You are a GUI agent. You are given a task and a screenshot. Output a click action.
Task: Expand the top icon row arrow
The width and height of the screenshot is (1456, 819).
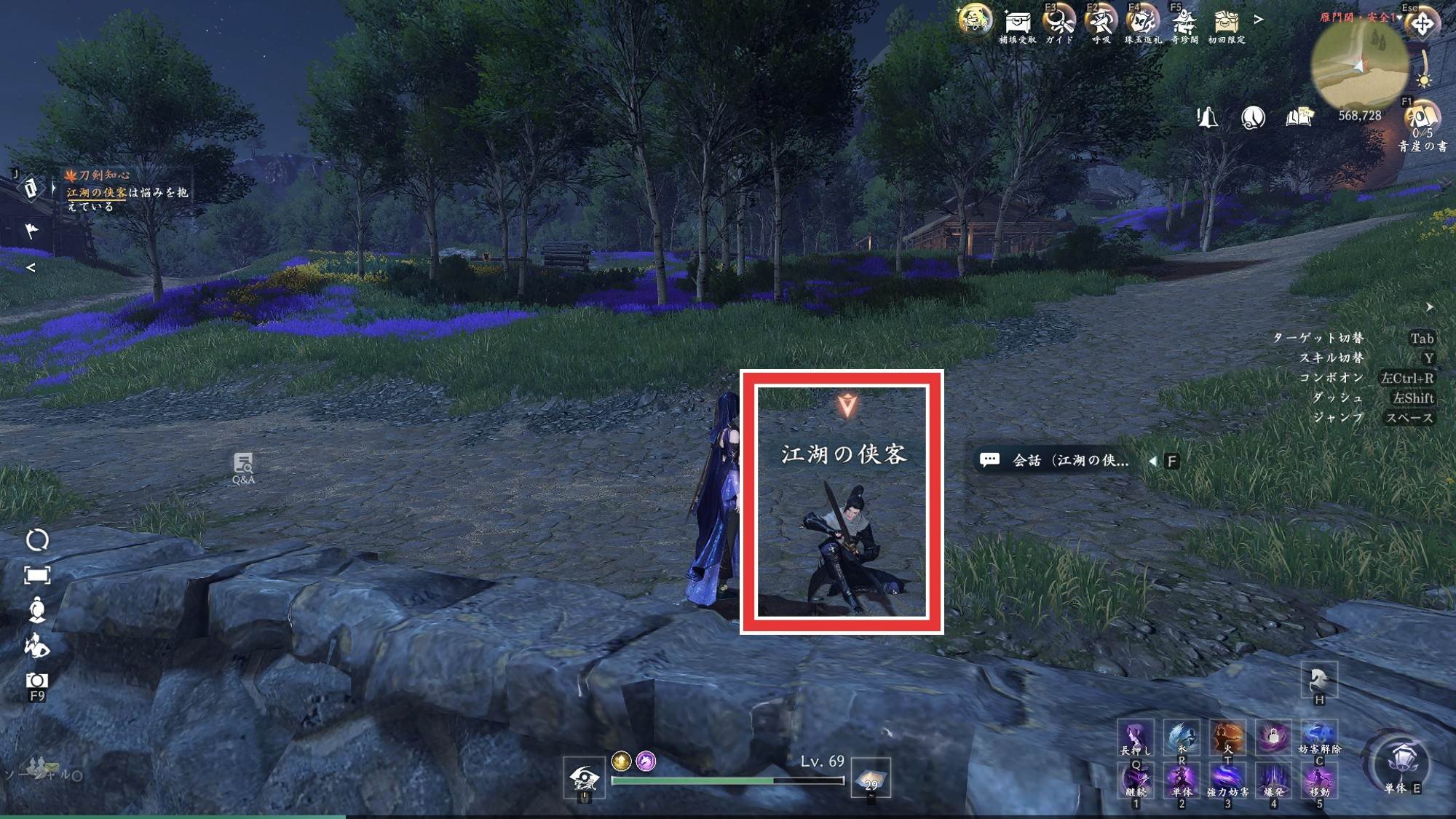click(x=1259, y=20)
